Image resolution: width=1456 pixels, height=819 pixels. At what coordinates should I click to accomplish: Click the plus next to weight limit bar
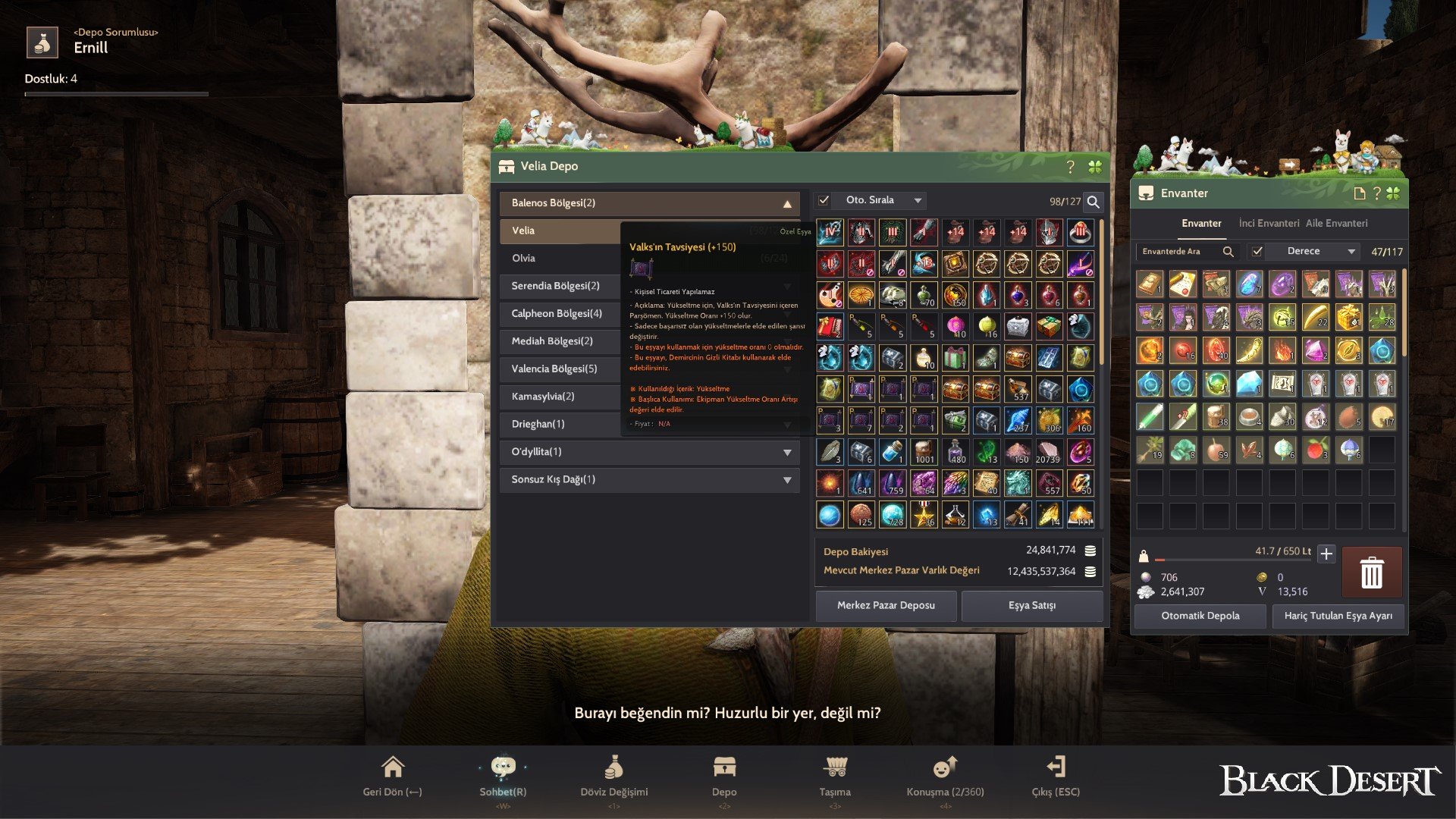click(x=1327, y=554)
